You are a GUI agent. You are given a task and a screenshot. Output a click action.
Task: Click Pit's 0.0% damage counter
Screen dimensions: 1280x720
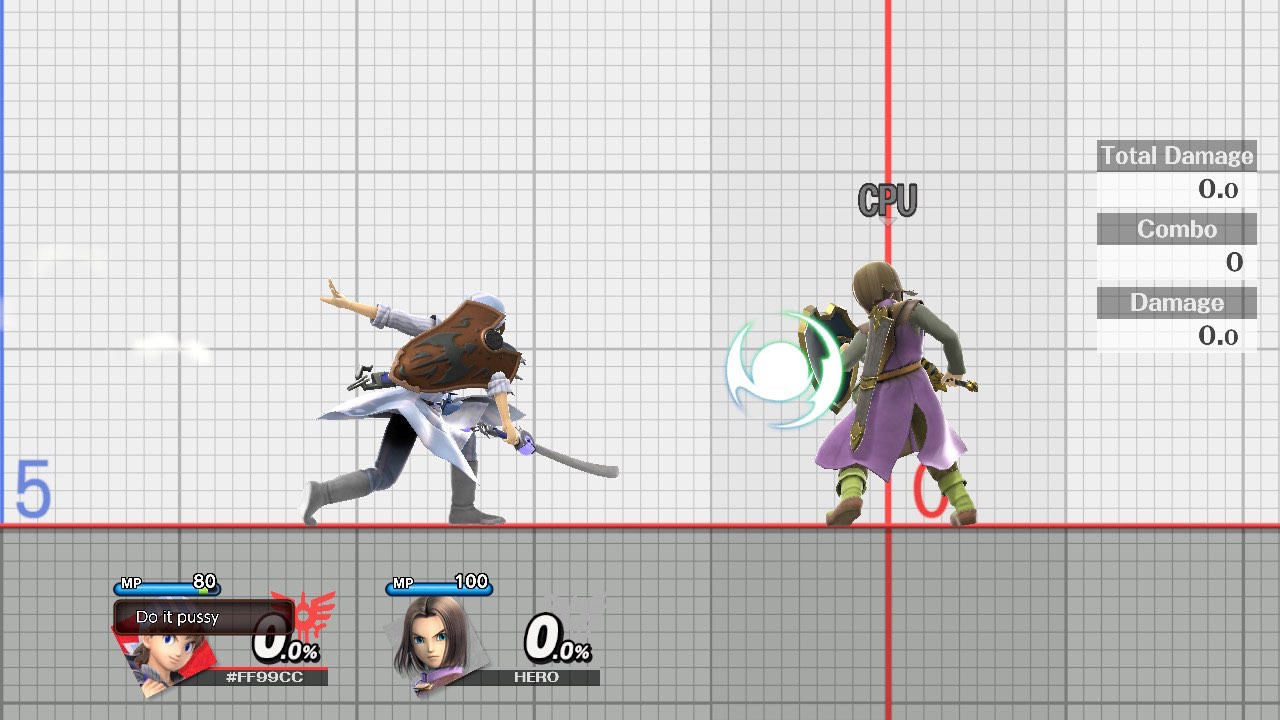tap(283, 646)
